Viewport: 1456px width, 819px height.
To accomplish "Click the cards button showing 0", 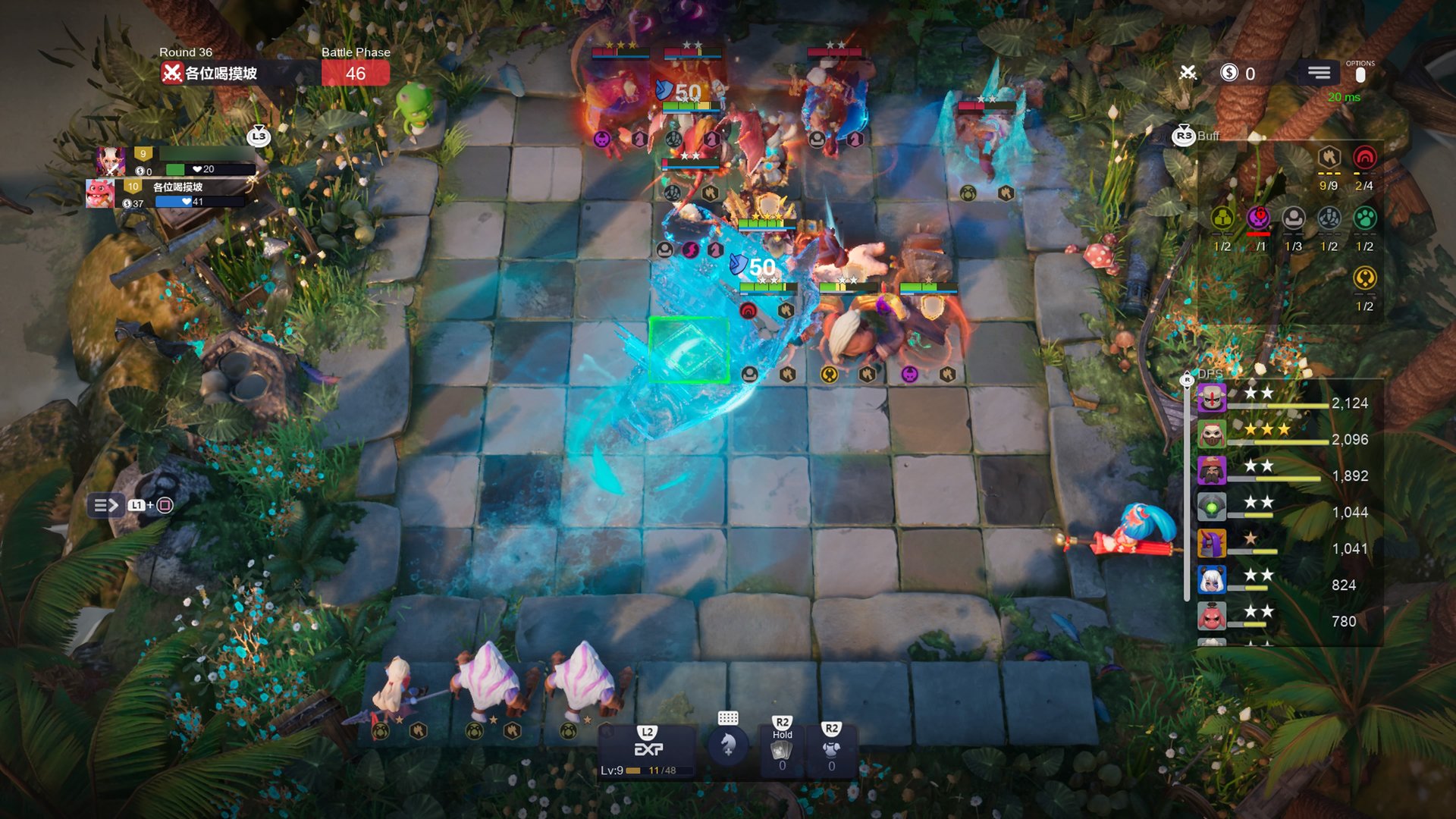I will tap(782, 751).
